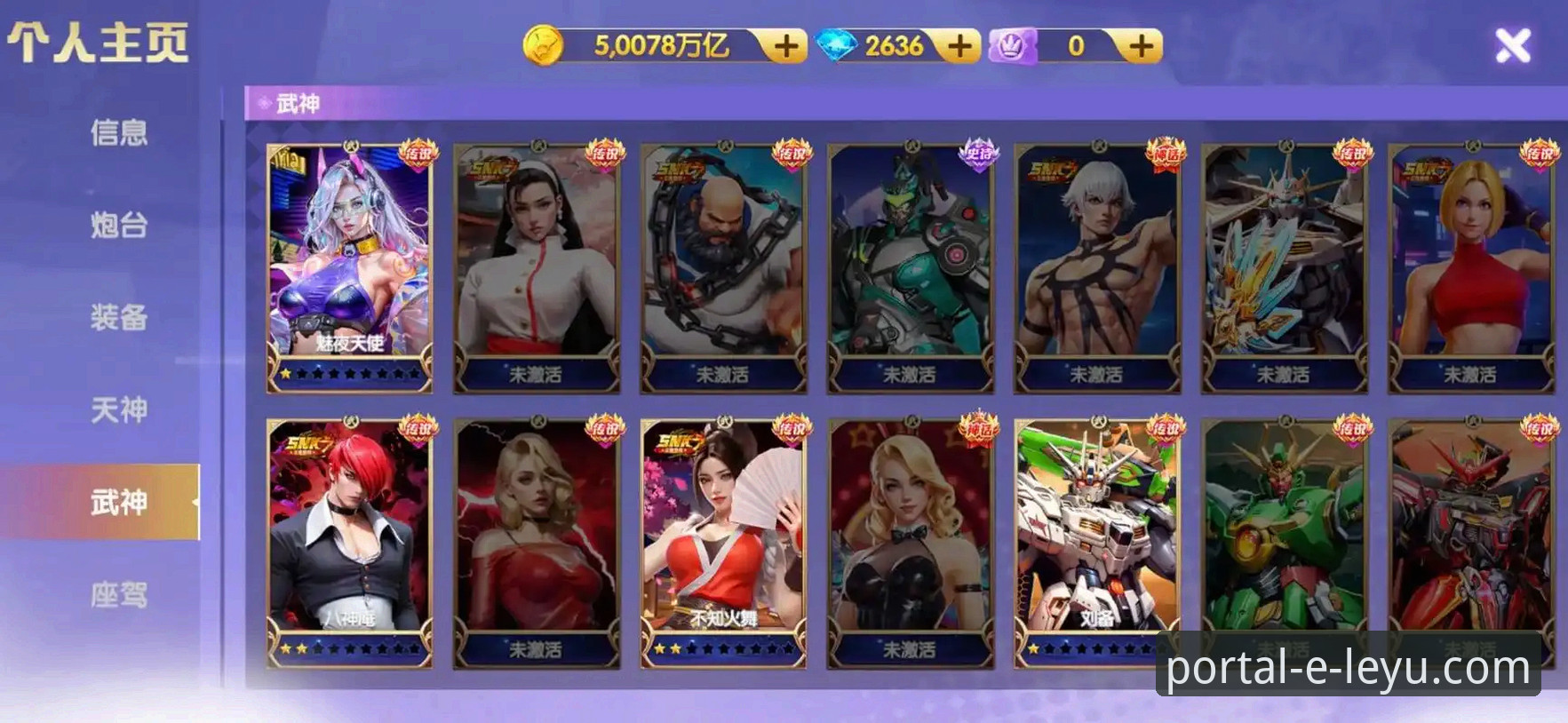1568x723 pixels.
Task: Select the blonde bunny girl card
Action: [x=911, y=542]
